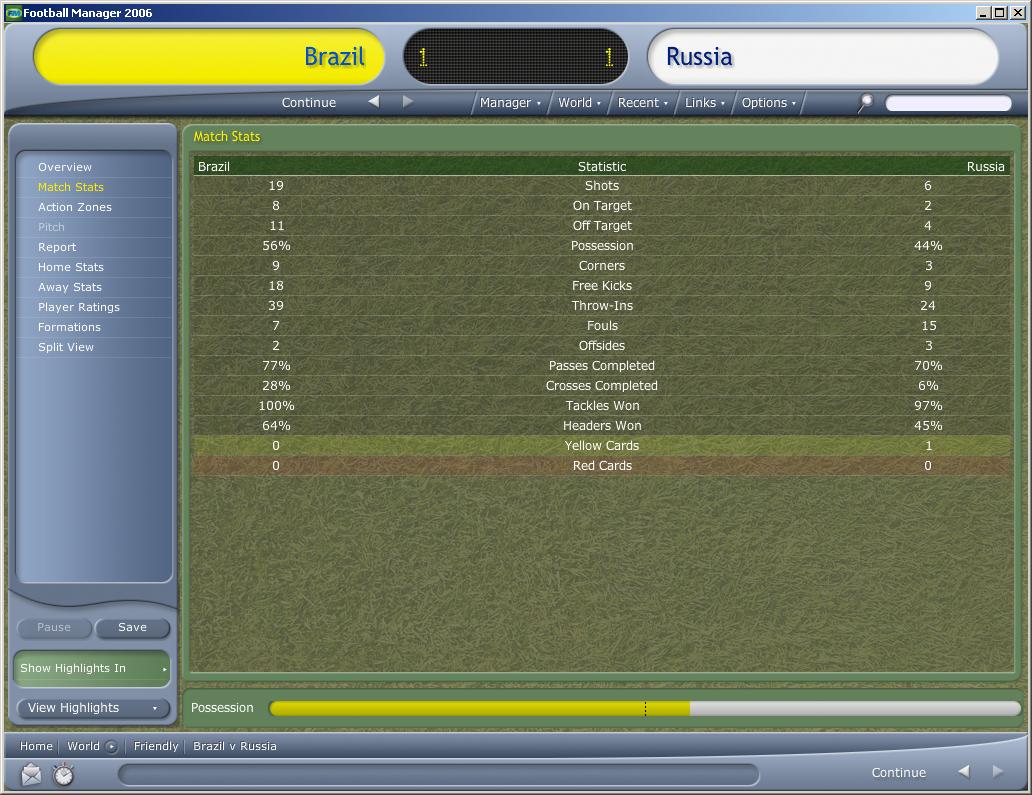This screenshot has height=795, width=1032.
Task: Switch to Action Zones view
Action: pos(75,207)
